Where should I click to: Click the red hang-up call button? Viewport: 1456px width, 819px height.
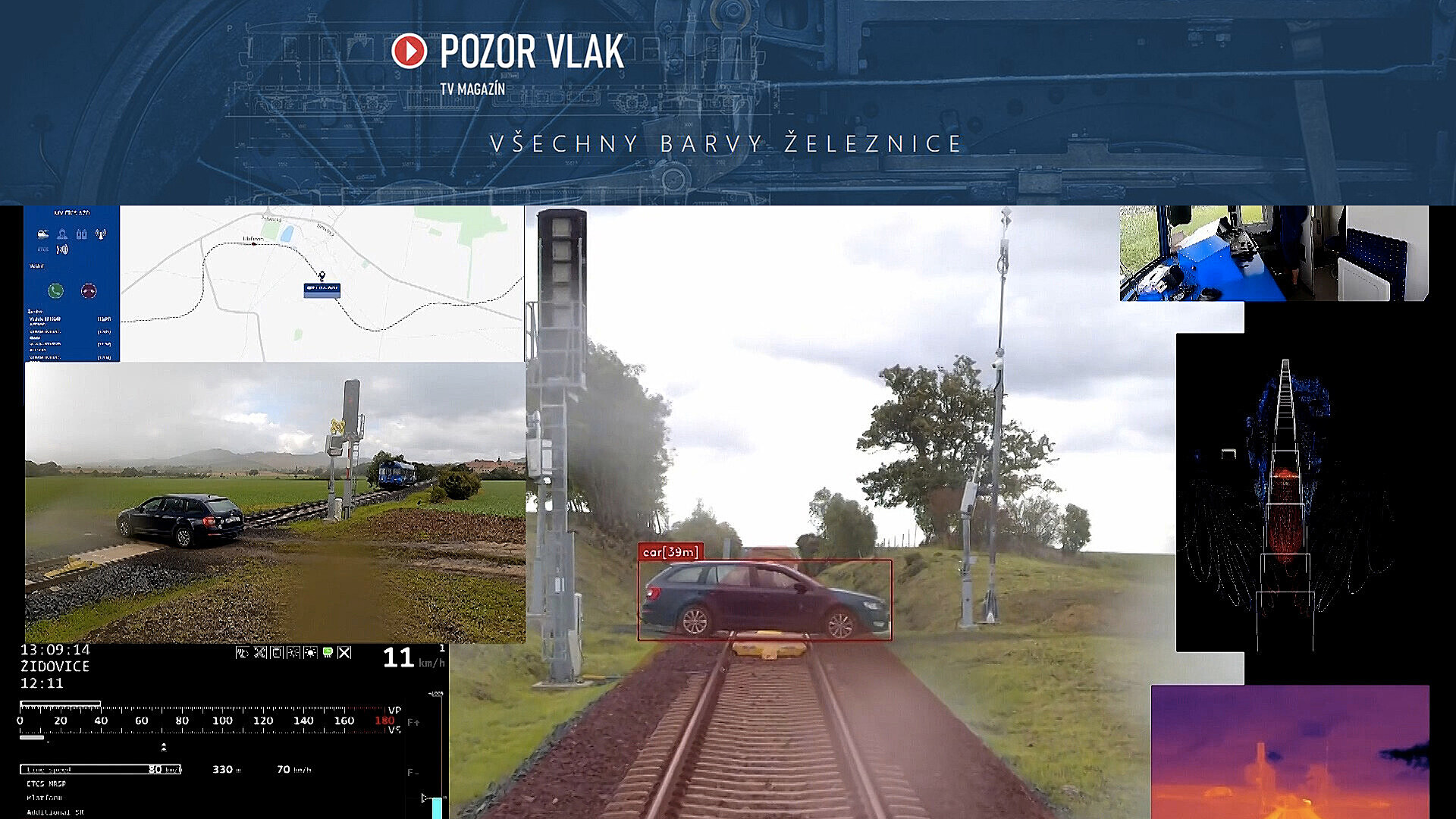(x=89, y=290)
